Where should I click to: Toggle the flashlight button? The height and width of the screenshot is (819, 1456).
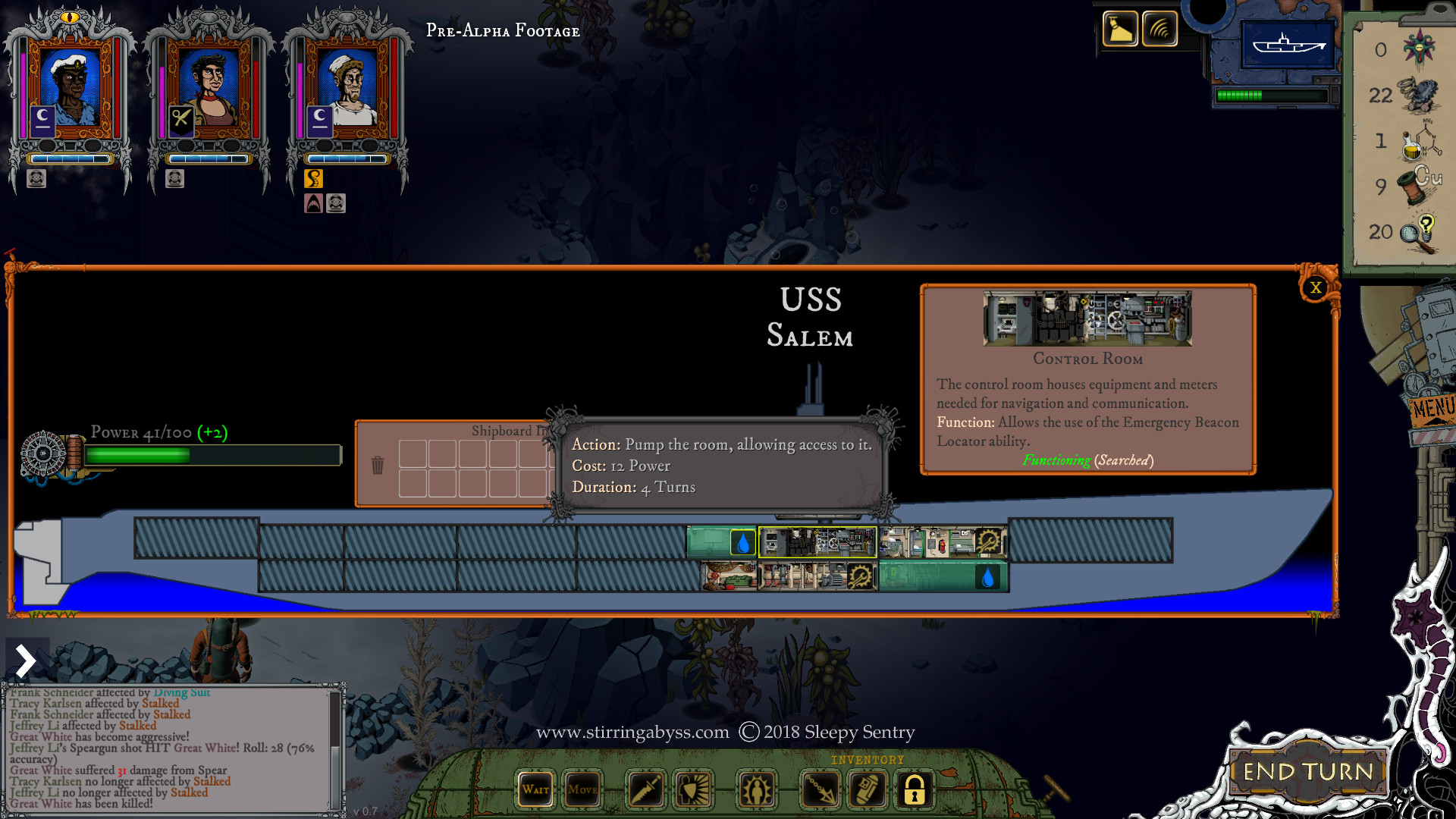click(1119, 30)
